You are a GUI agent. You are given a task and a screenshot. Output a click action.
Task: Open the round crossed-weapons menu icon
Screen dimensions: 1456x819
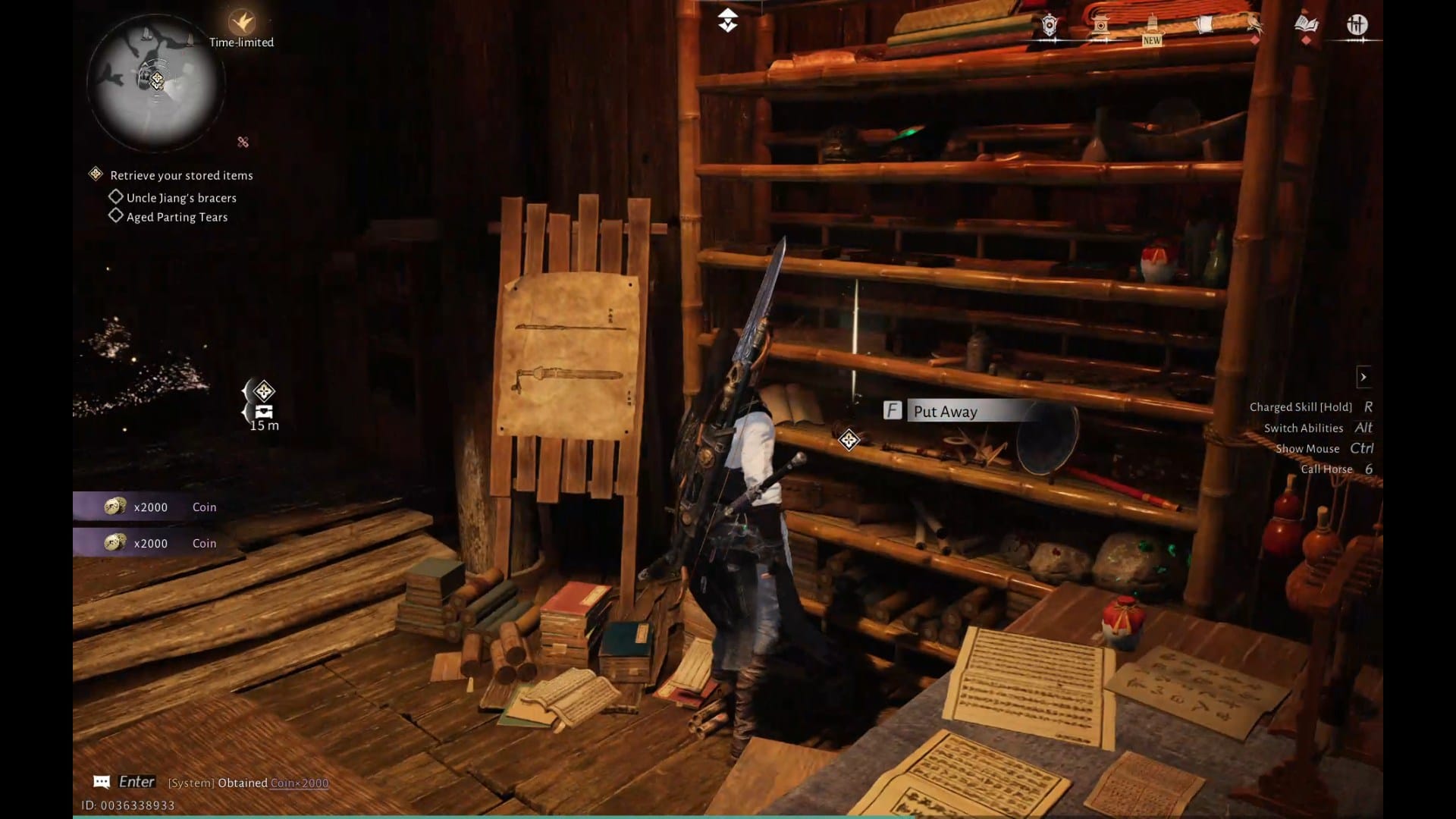1357,25
